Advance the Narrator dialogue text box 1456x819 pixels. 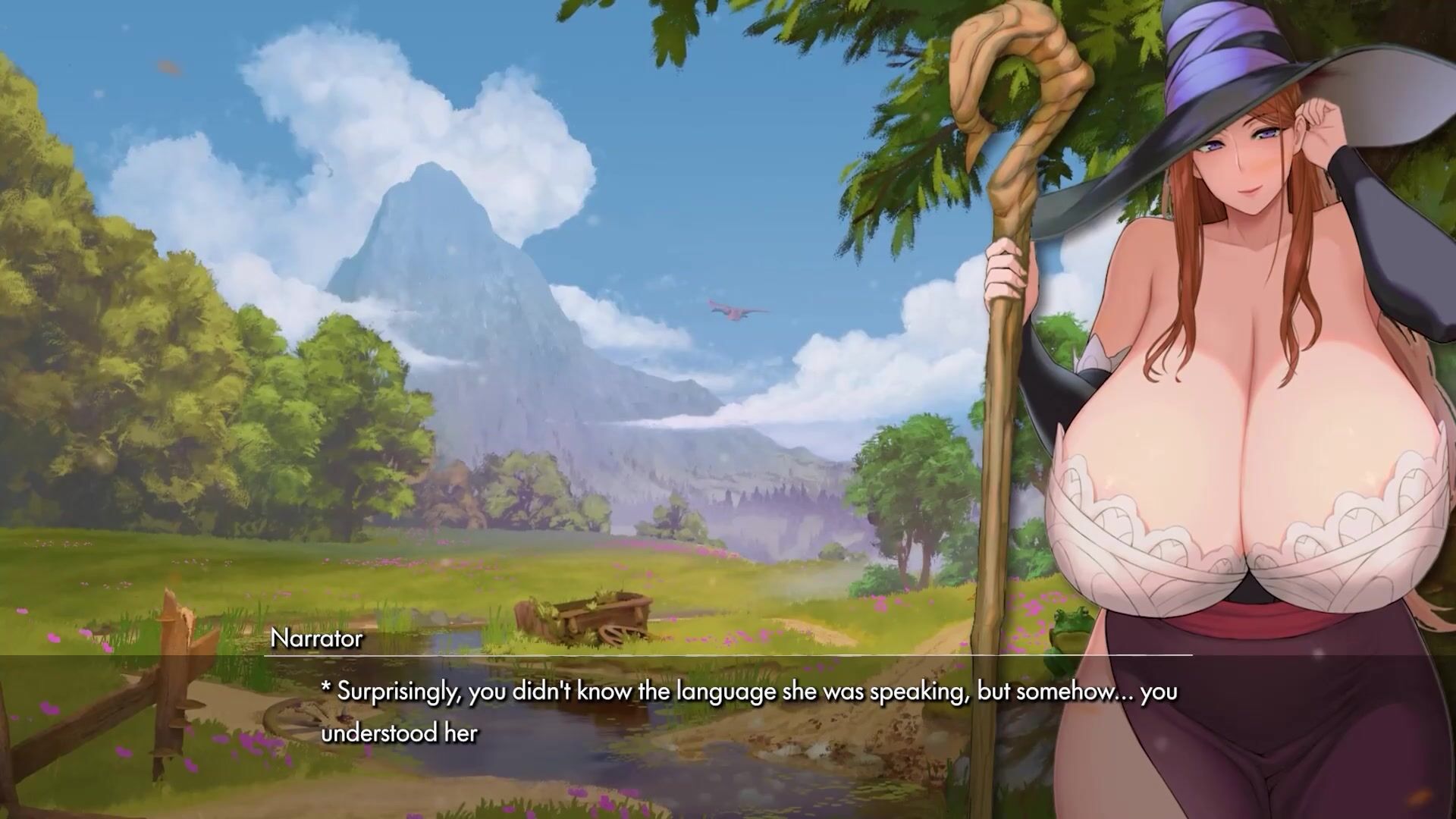pos(728,713)
